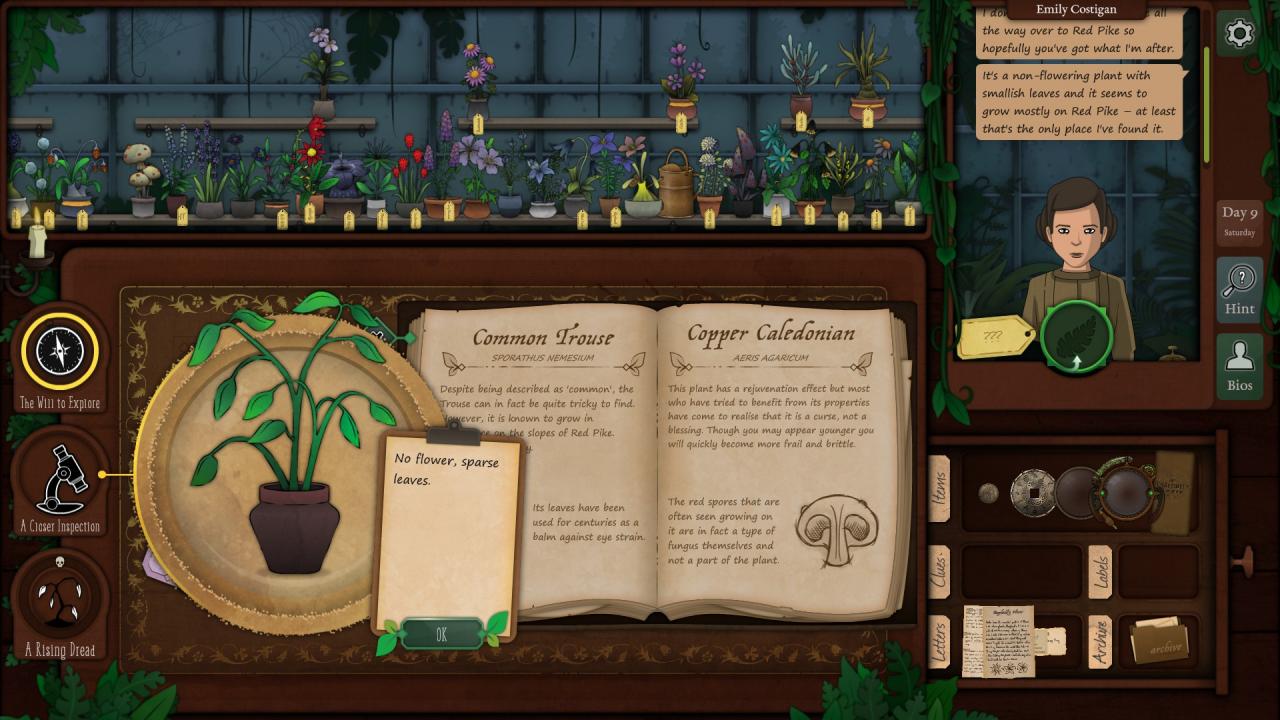Request a Hint
Image resolution: width=1280 pixels, height=720 pixels.
point(1239,289)
